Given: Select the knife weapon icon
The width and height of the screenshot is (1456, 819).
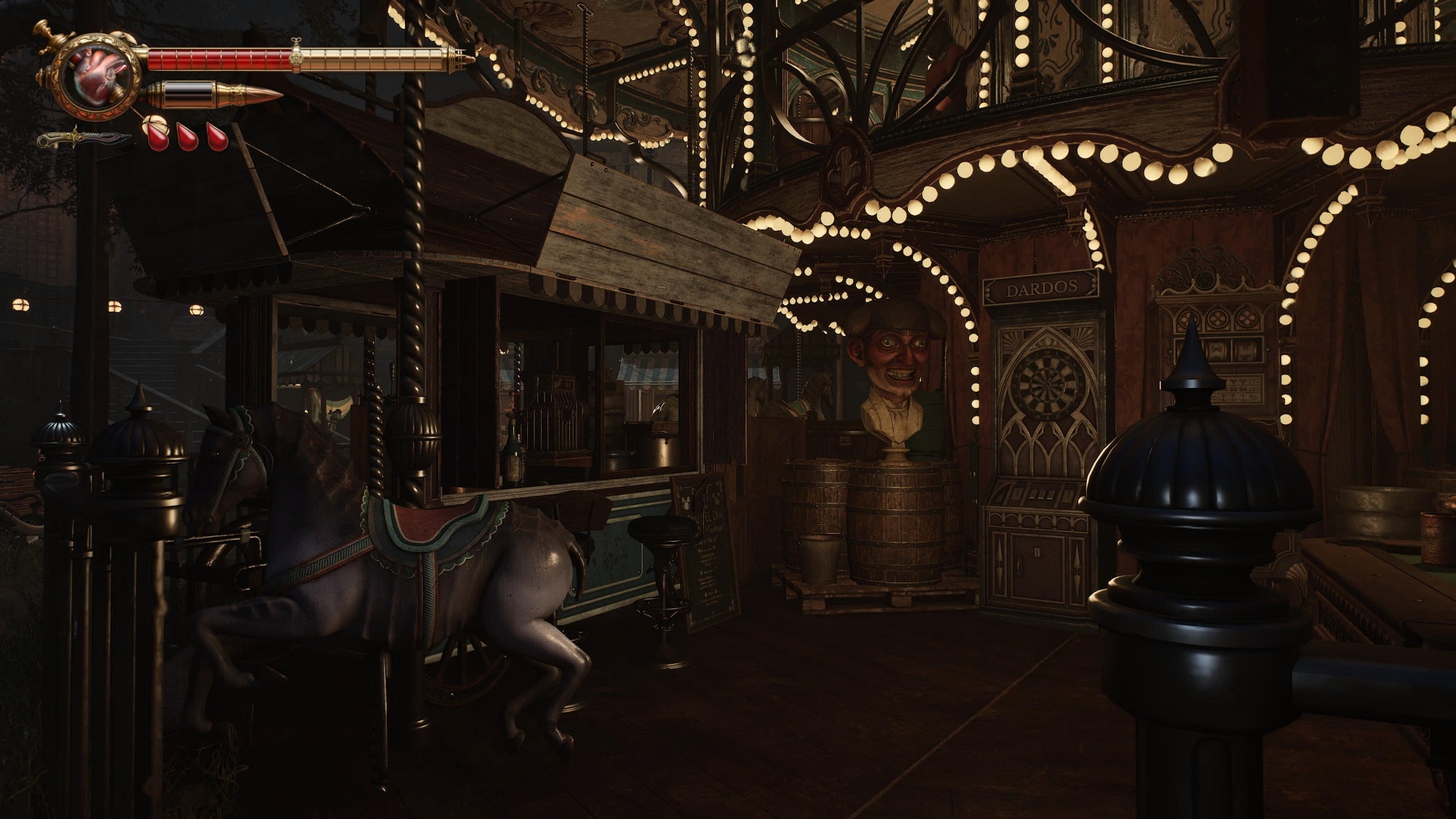Looking at the screenshot, I should [x=84, y=138].
